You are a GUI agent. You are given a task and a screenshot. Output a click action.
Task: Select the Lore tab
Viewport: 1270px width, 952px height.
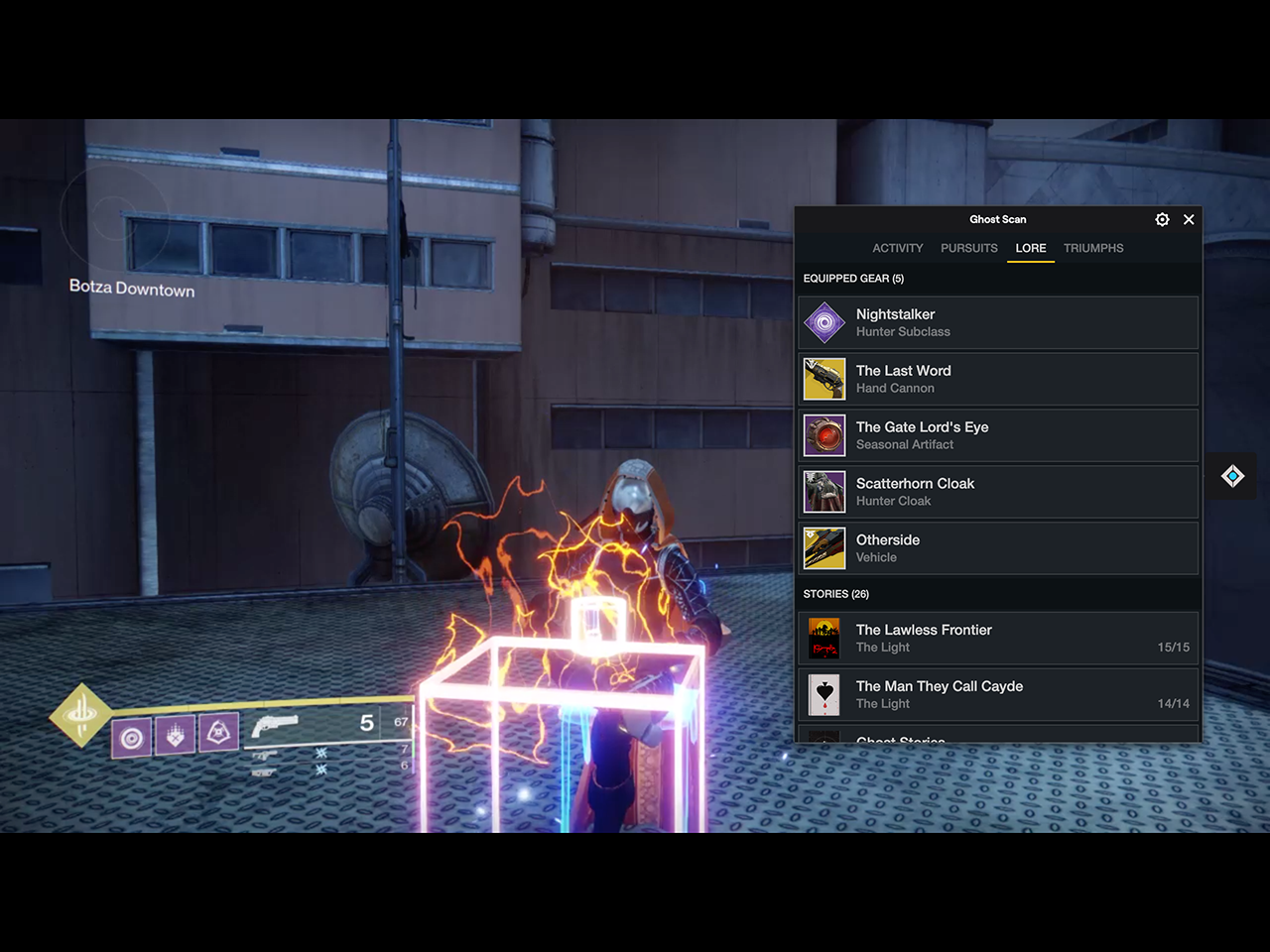point(1030,248)
